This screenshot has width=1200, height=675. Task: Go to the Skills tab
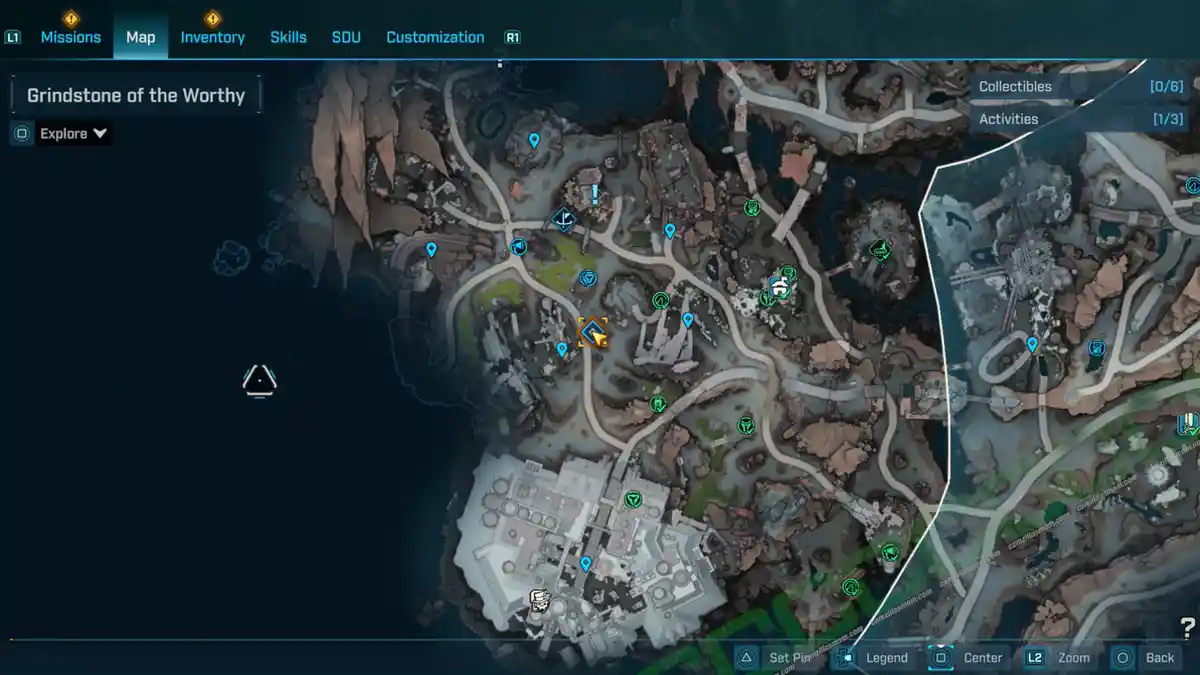[x=288, y=37]
